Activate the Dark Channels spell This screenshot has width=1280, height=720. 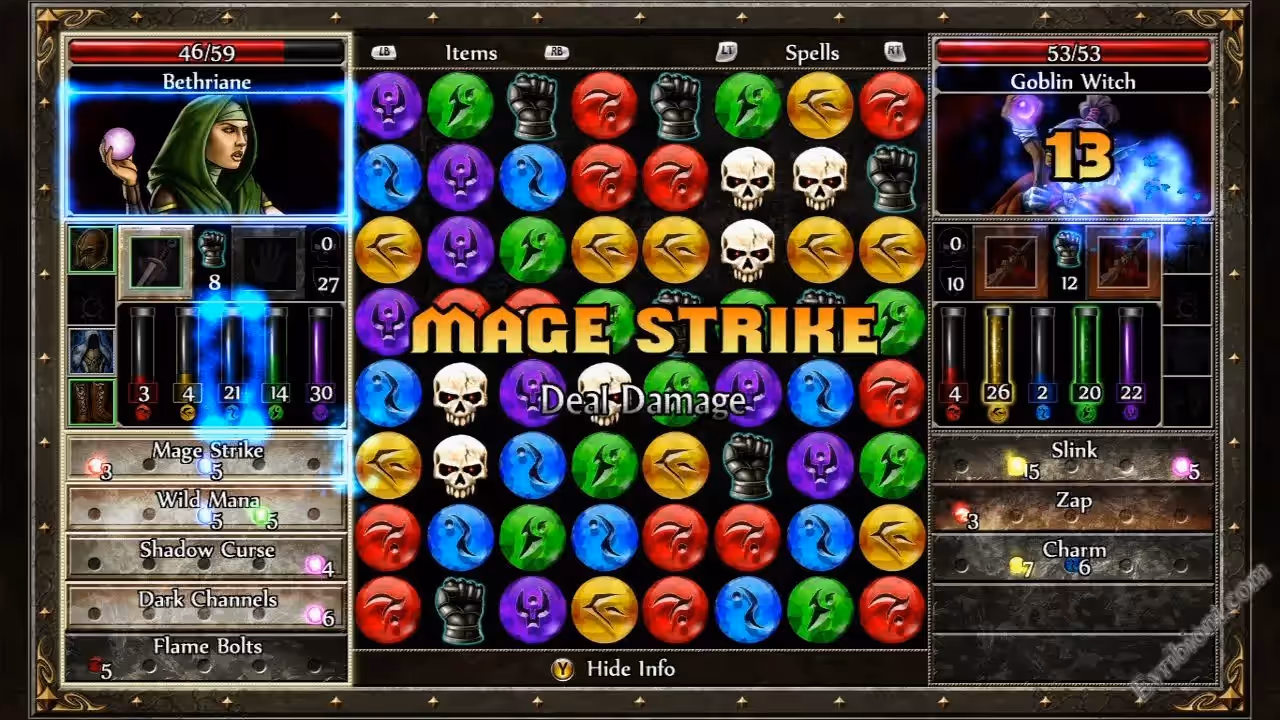pos(206,607)
